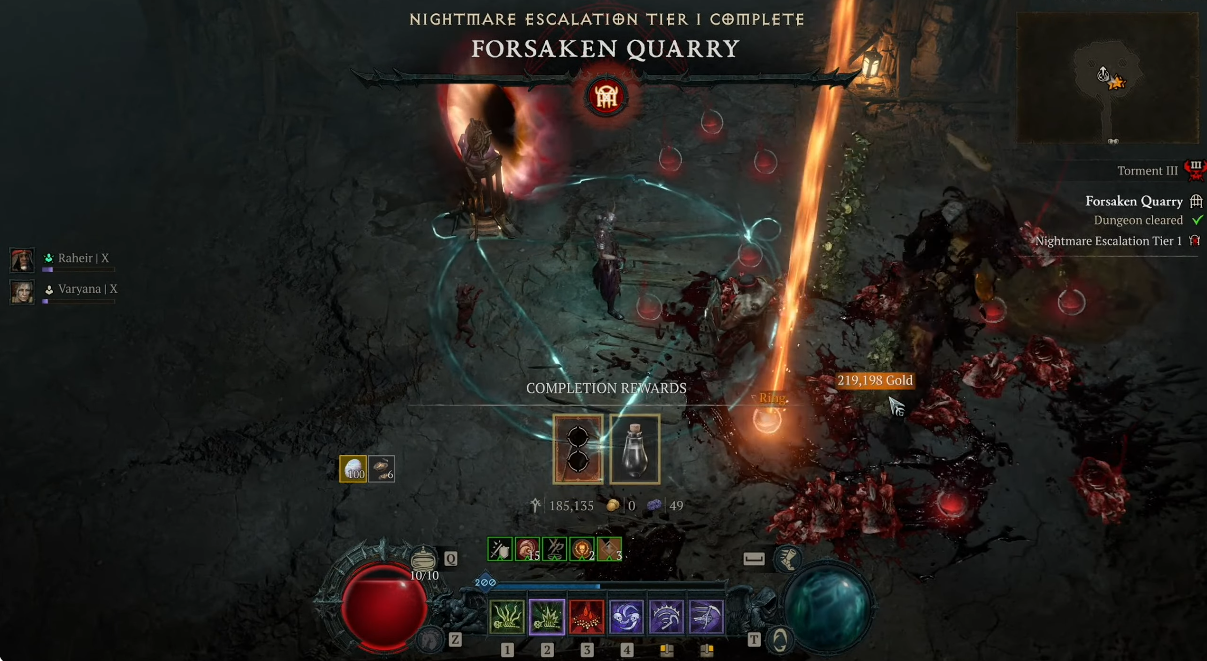Activate the purple scythe skill icon

point(706,617)
